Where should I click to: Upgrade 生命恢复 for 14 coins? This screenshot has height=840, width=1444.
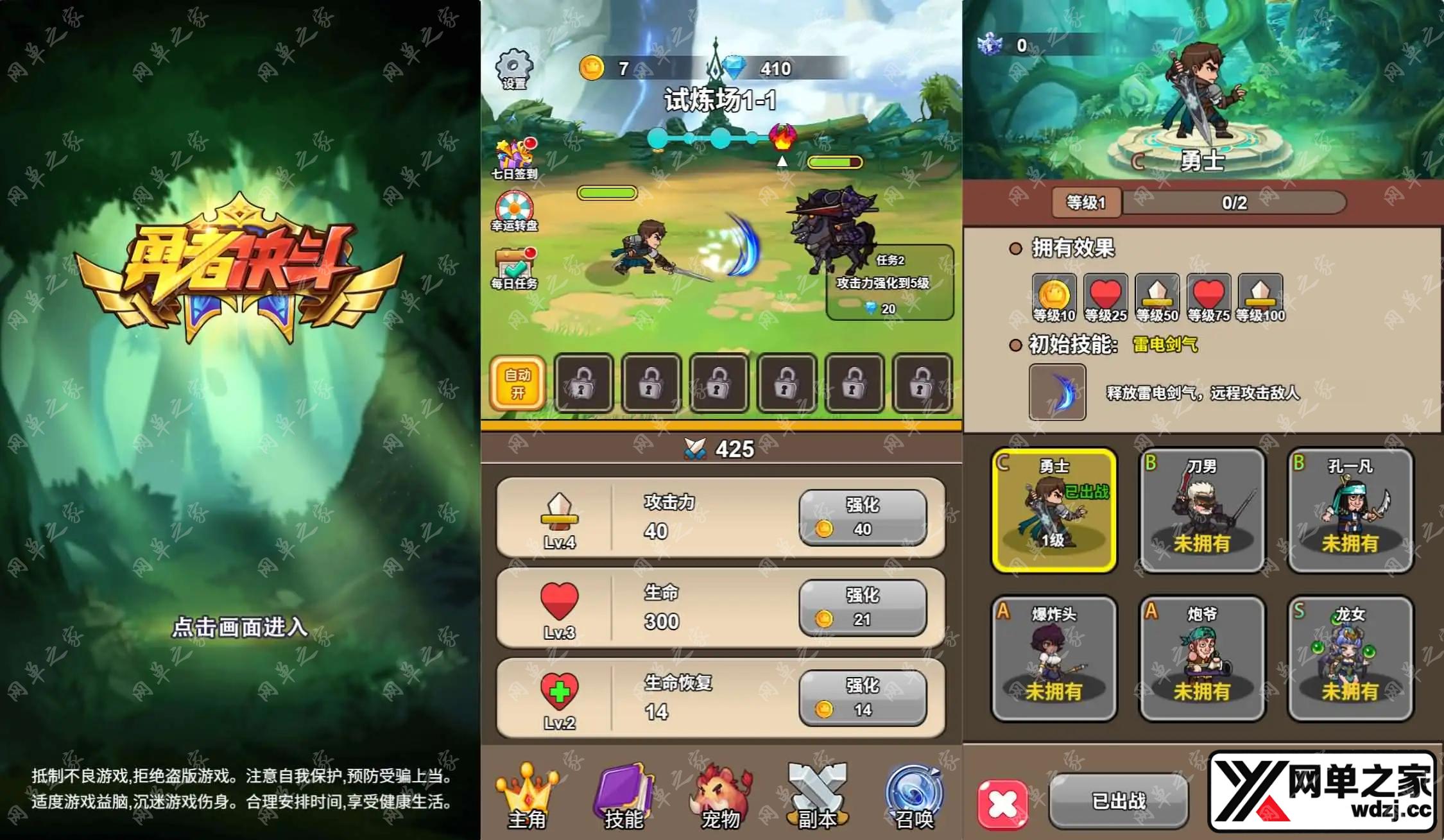[x=862, y=698]
